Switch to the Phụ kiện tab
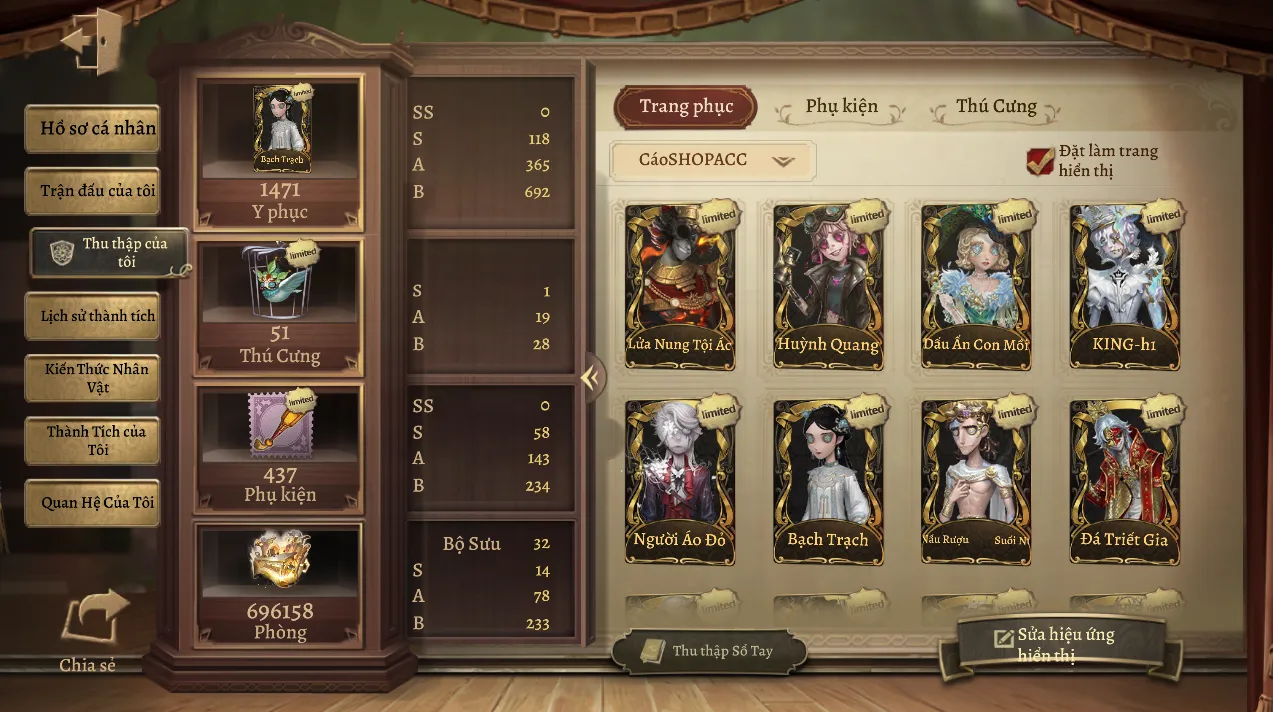The height and width of the screenshot is (712, 1273). (841, 107)
